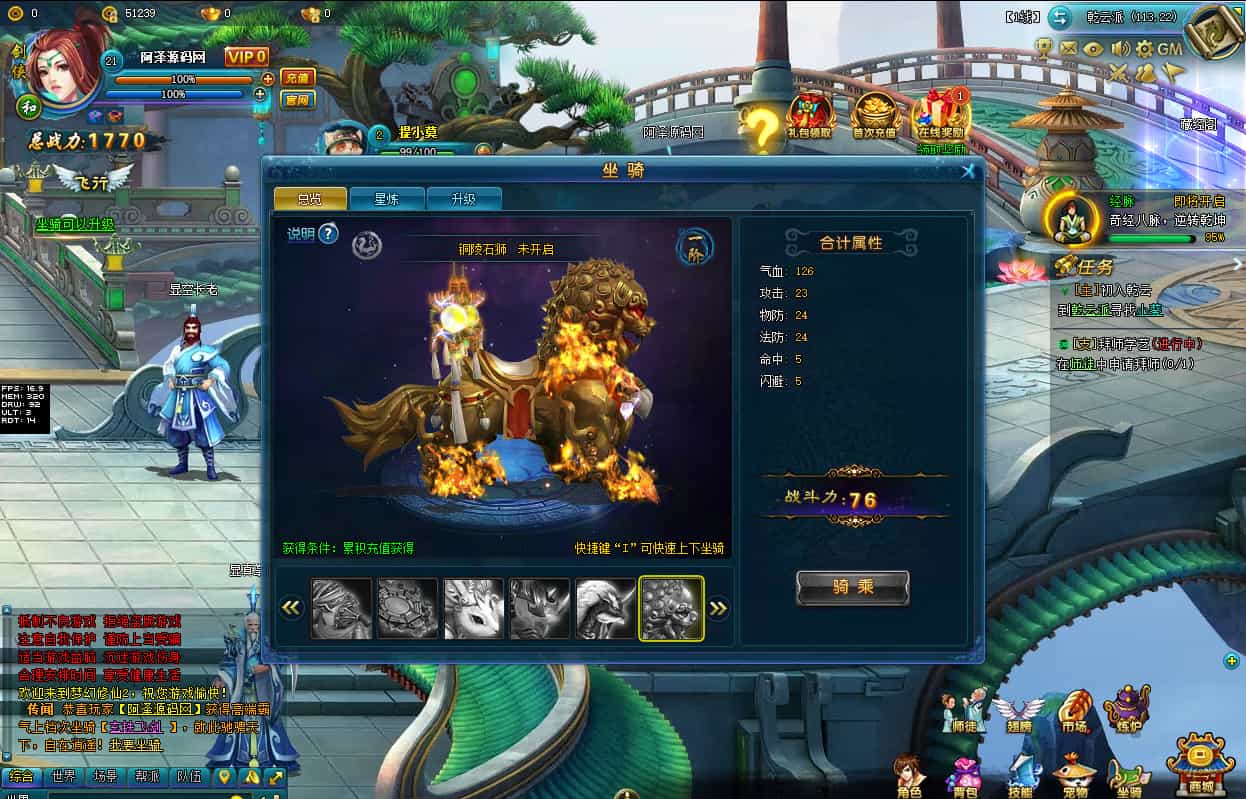Close the 坐骑 mount window
Screen dimensions: 1246x799
click(967, 171)
